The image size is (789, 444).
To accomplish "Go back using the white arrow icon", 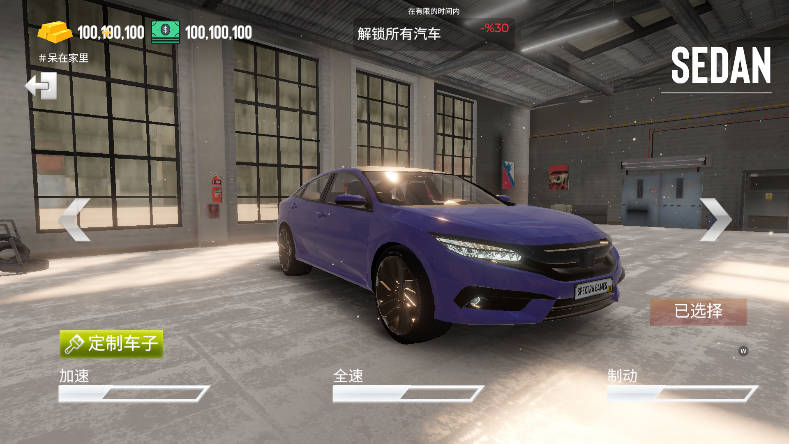I will [41, 87].
